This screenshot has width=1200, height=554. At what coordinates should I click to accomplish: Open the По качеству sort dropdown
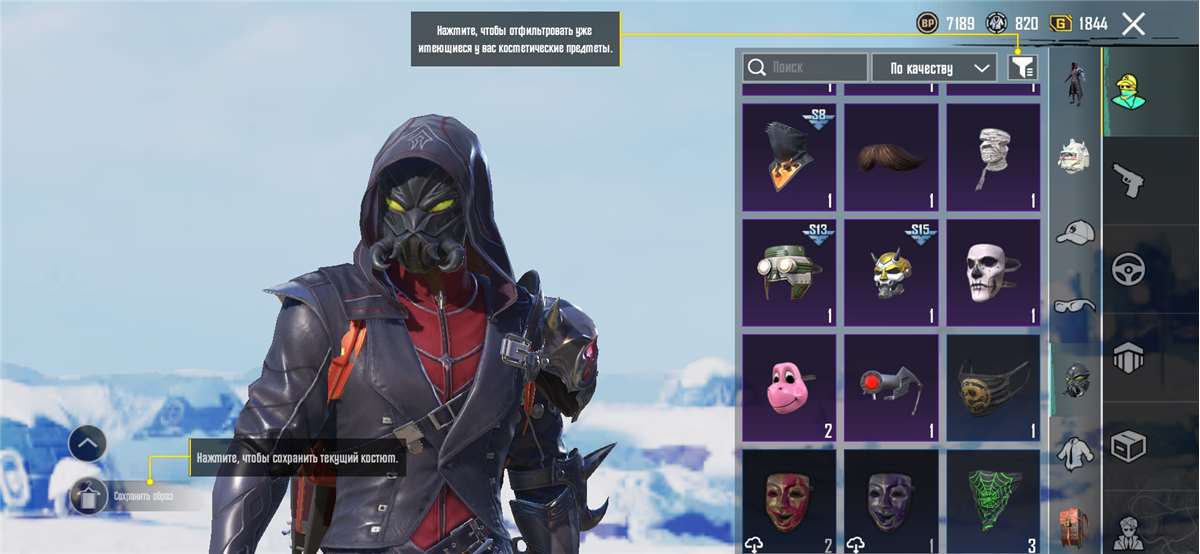tap(934, 68)
